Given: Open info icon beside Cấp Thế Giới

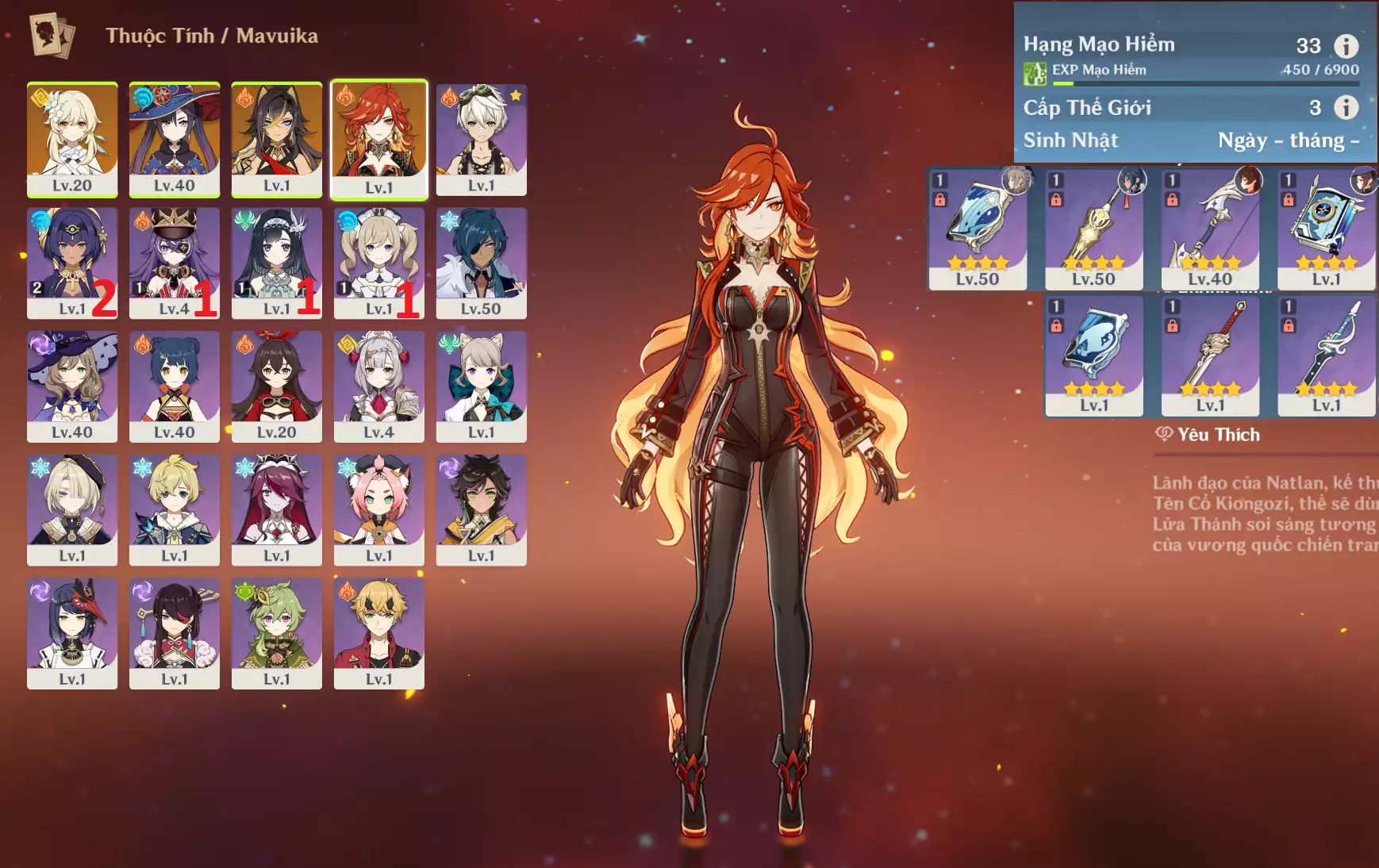Looking at the screenshot, I should click(x=1346, y=107).
